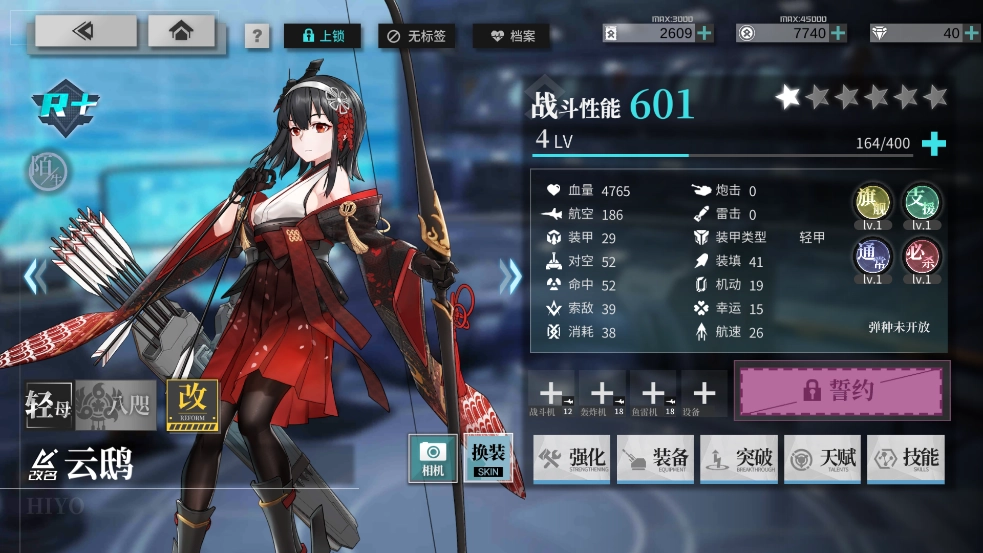Screen dimensions: 983x553
Task: Open the 天赋 talents menu
Action: tap(822, 459)
